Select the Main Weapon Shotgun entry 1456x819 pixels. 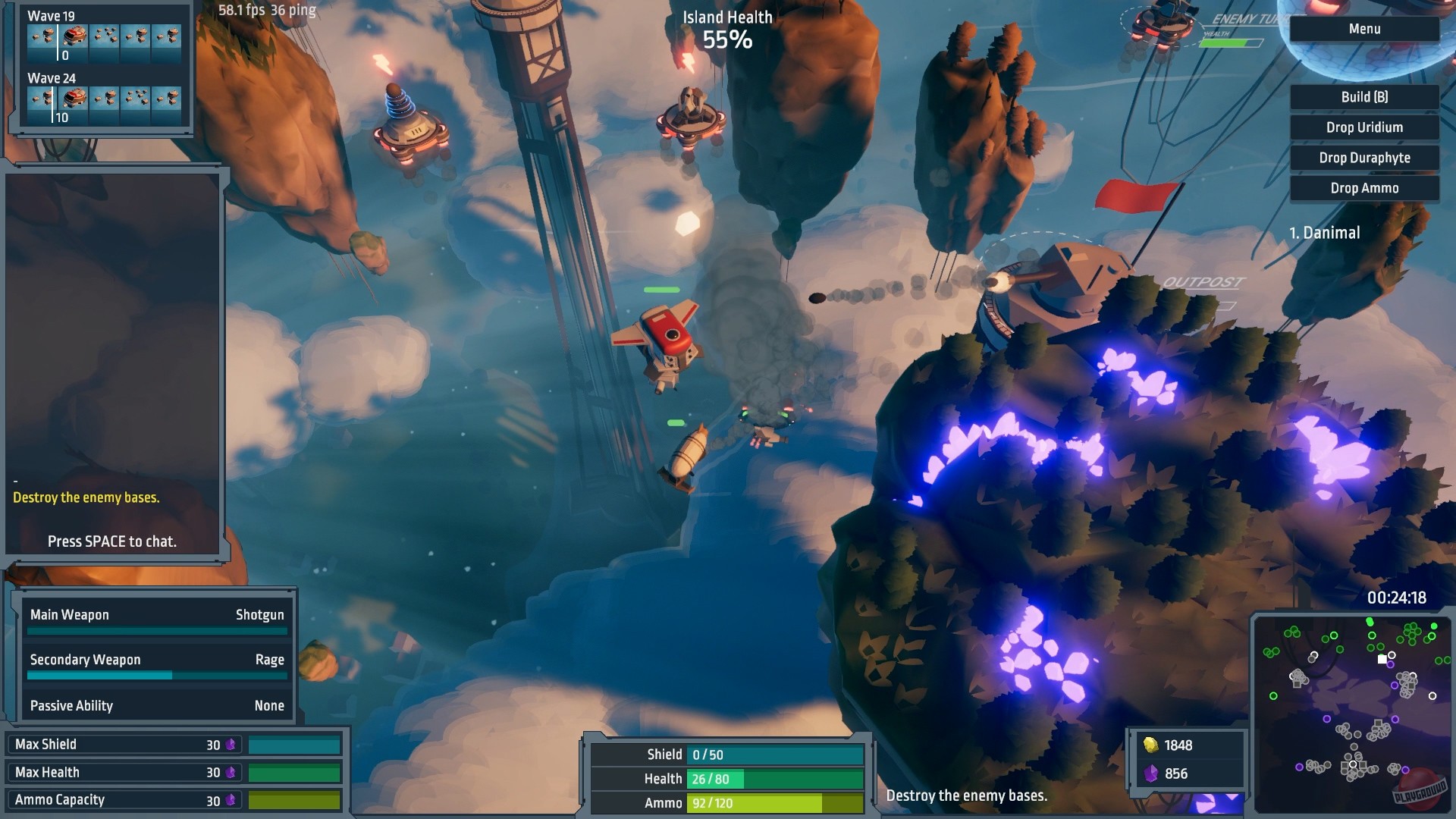pos(156,614)
